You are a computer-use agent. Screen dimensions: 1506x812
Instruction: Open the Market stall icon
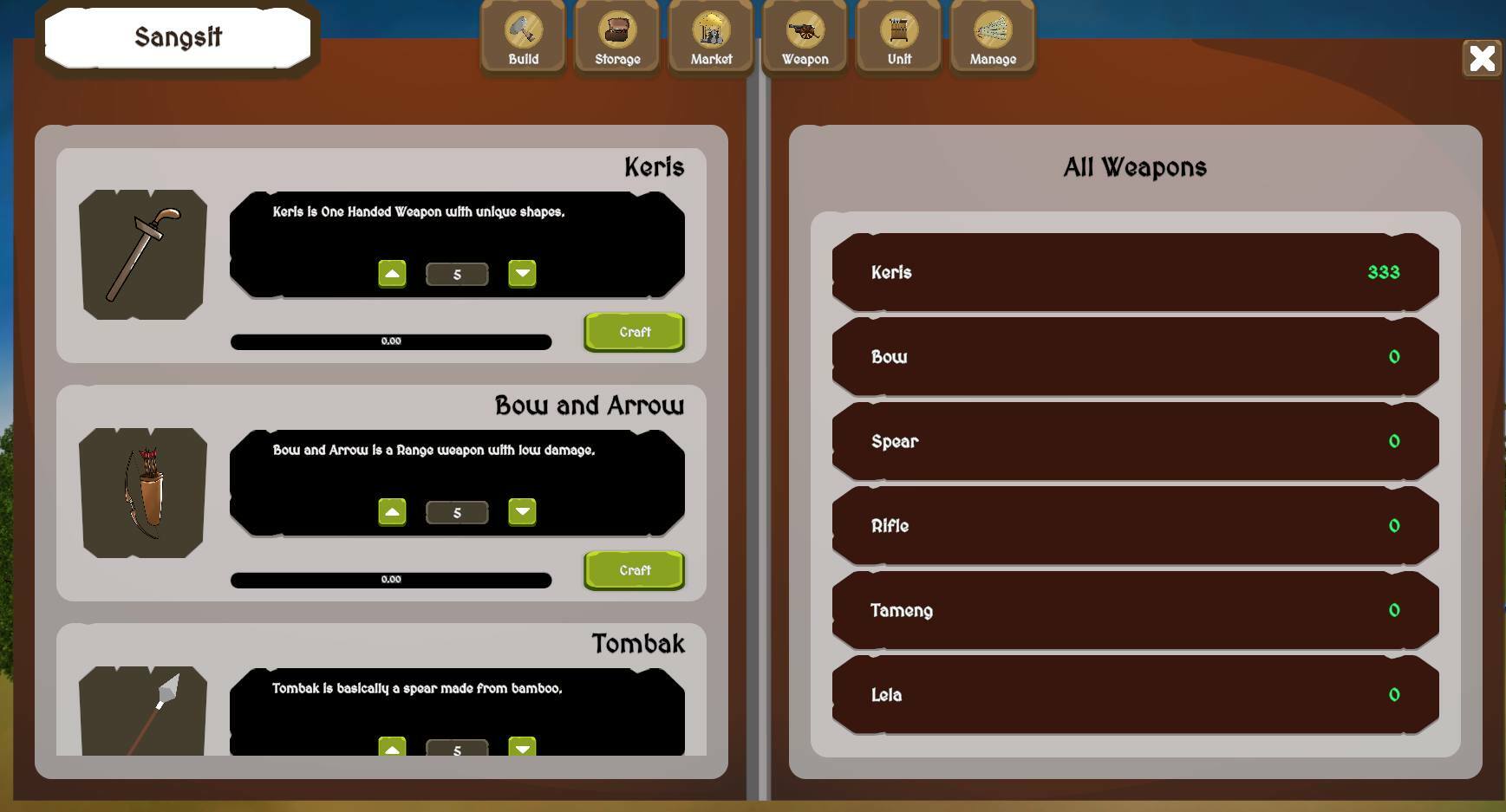tap(710, 36)
